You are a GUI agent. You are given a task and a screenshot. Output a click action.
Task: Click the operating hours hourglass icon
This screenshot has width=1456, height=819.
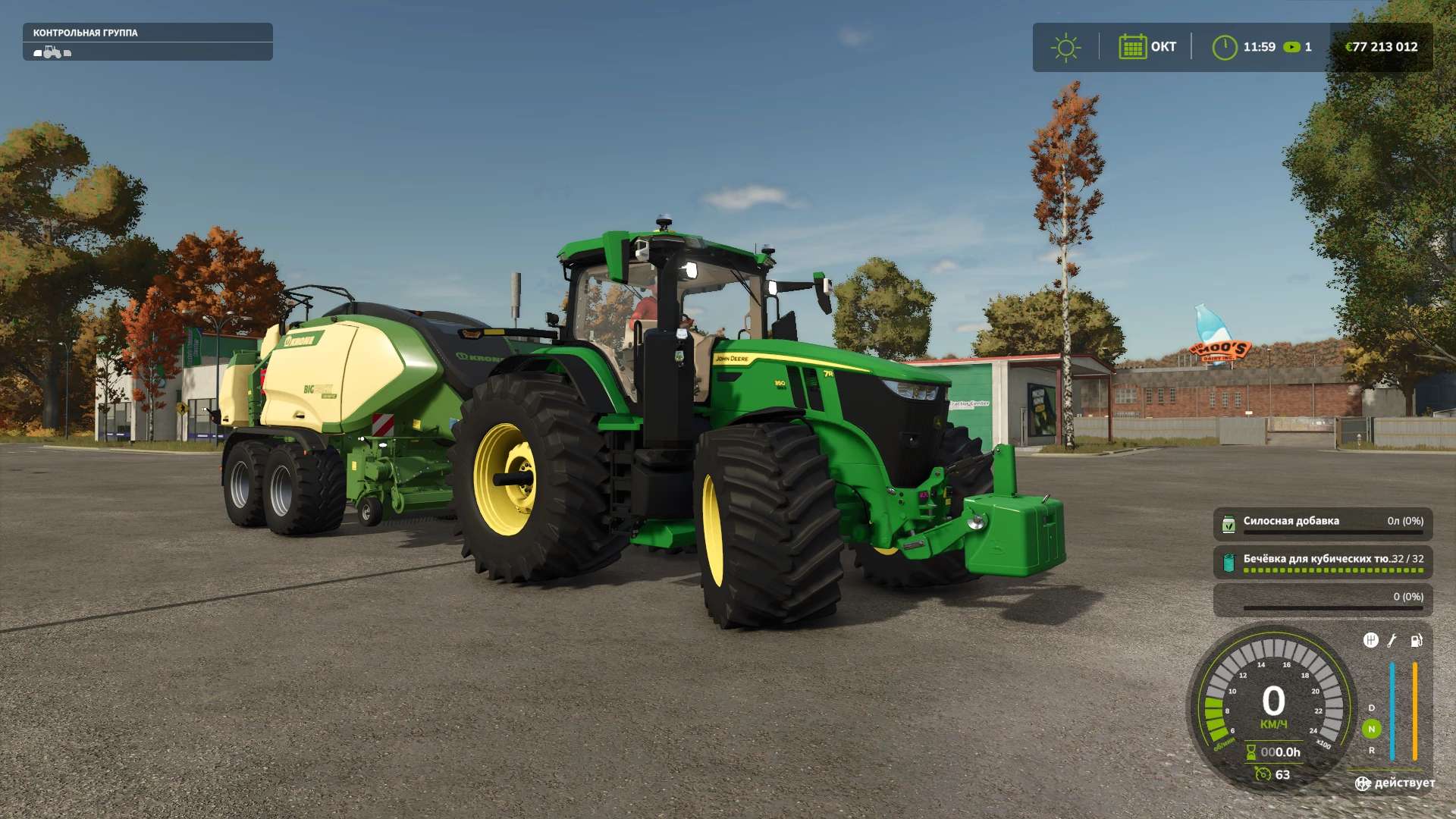pyautogui.click(x=1251, y=752)
